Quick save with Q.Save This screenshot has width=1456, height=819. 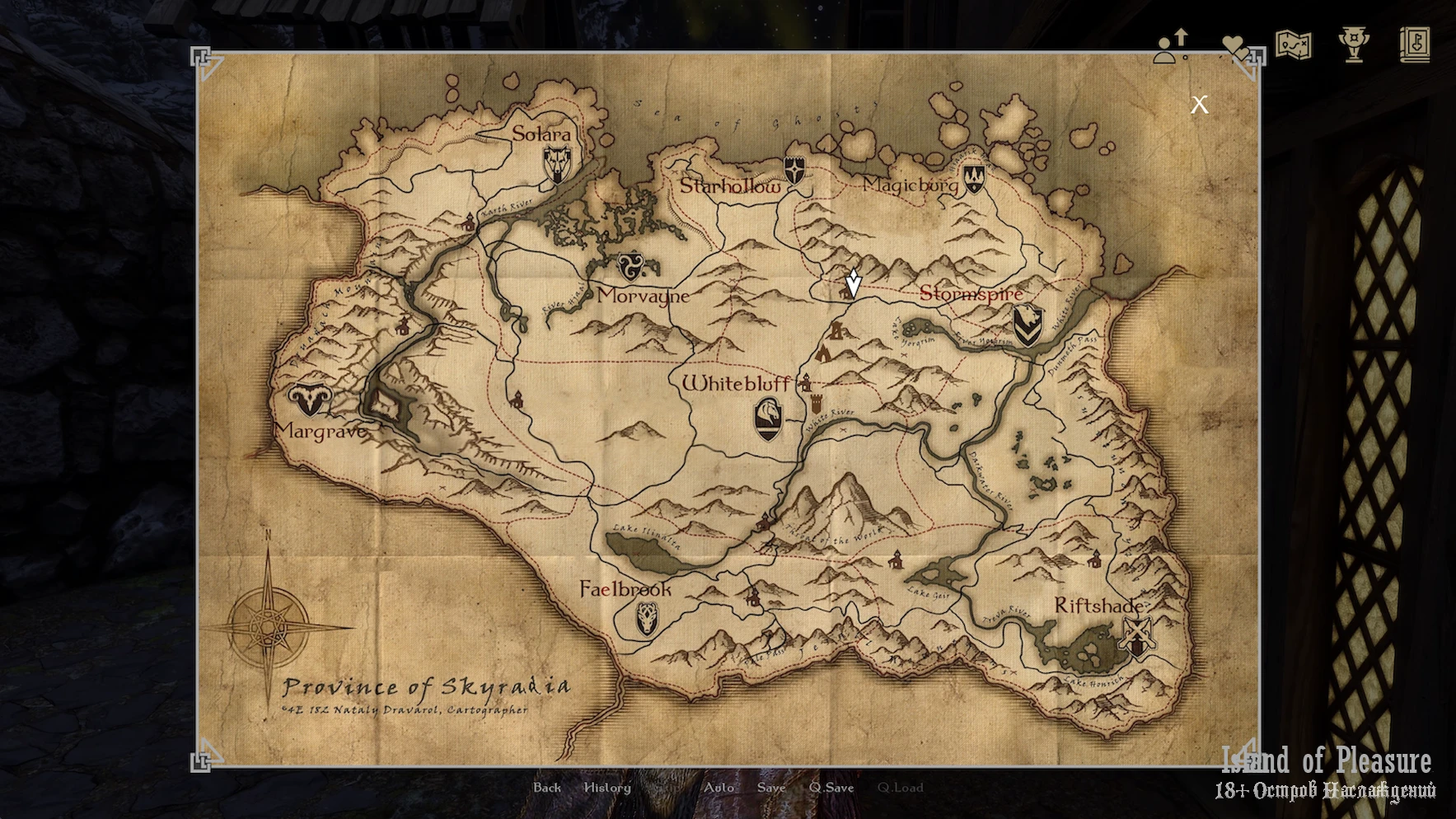tap(831, 788)
